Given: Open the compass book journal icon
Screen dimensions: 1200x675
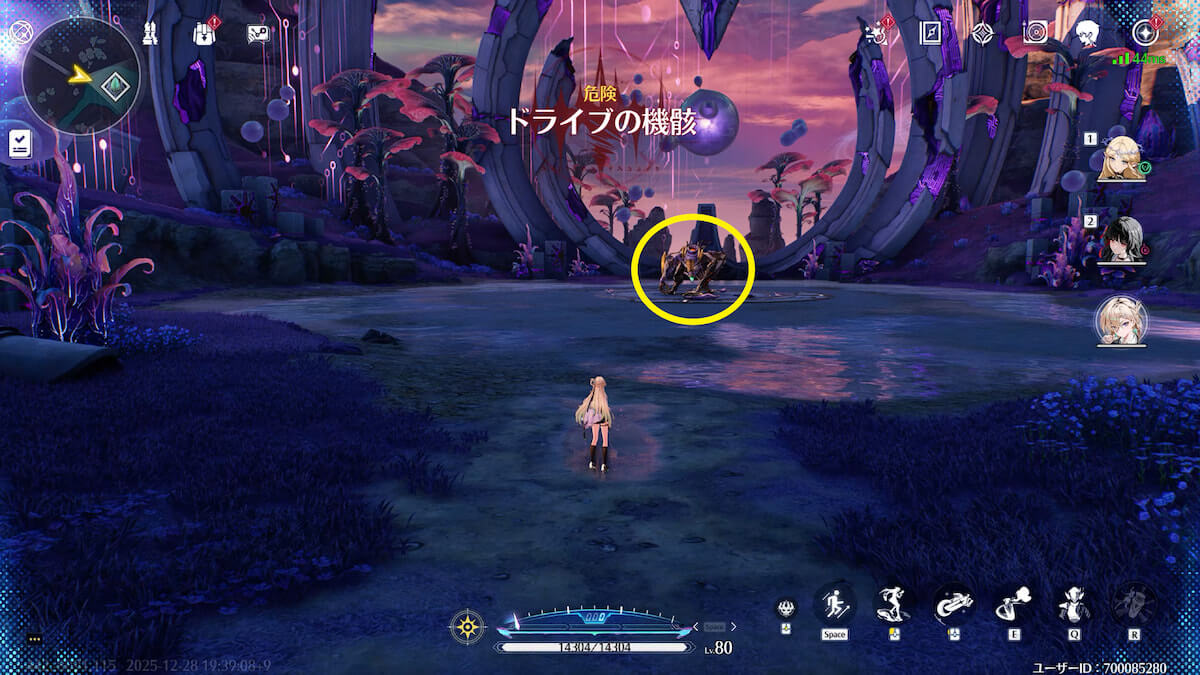Looking at the screenshot, I should [931, 33].
